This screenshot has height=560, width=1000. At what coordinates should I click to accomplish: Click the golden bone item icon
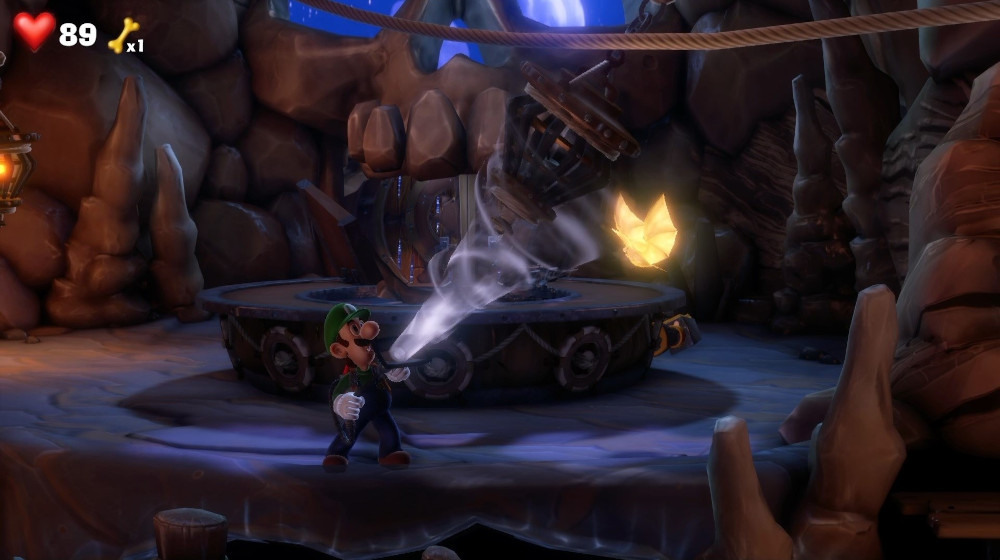pos(123,36)
